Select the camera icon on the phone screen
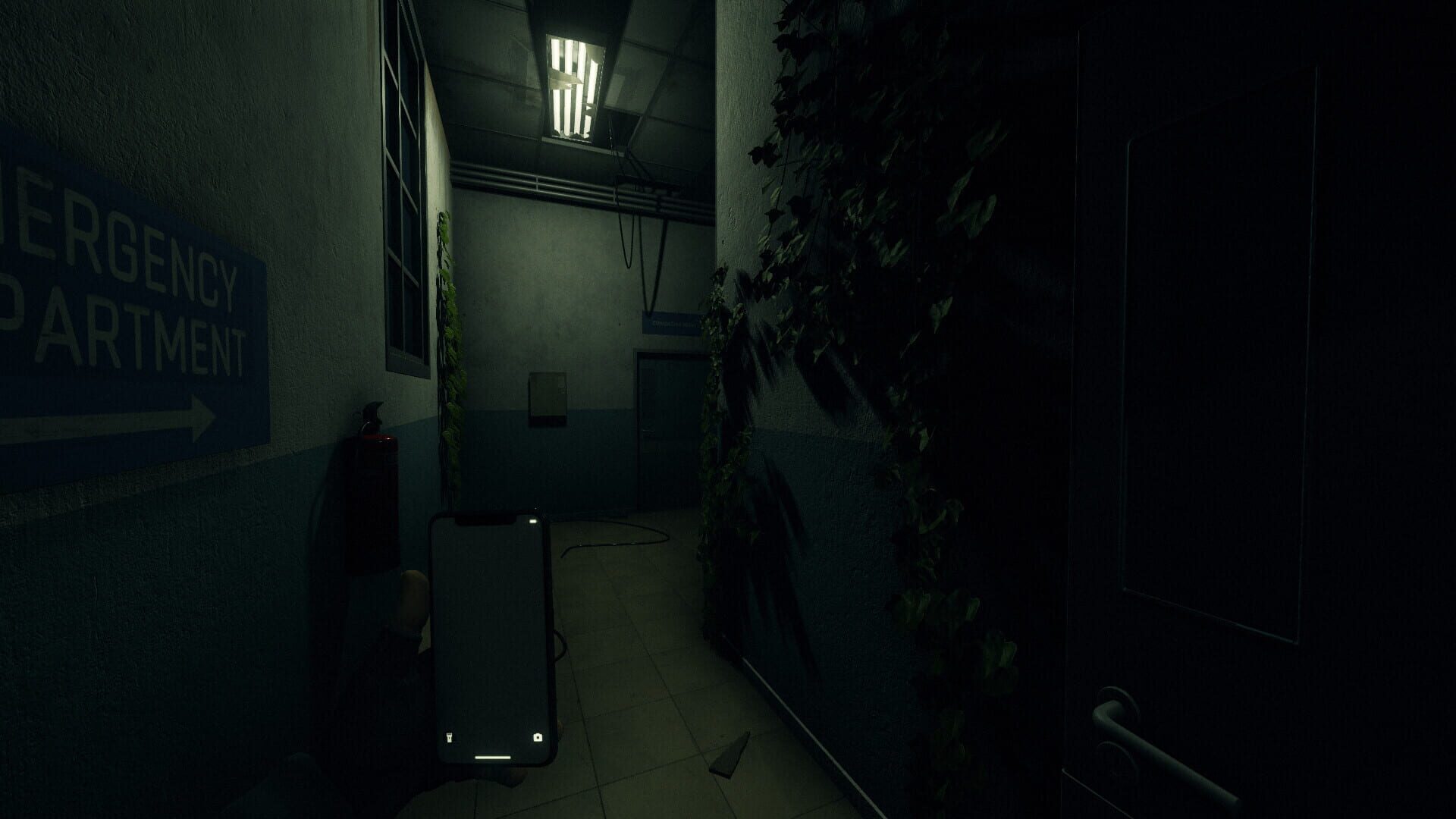This screenshot has width=1456, height=819. click(x=538, y=736)
